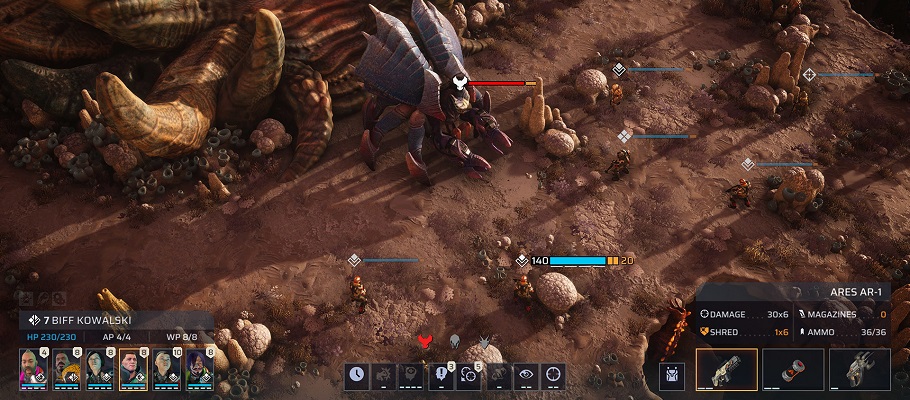Viewport: 910px width, 400px height.
Task: Select the third weapon slot on the right
Action: pyautogui.click(x=860, y=371)
